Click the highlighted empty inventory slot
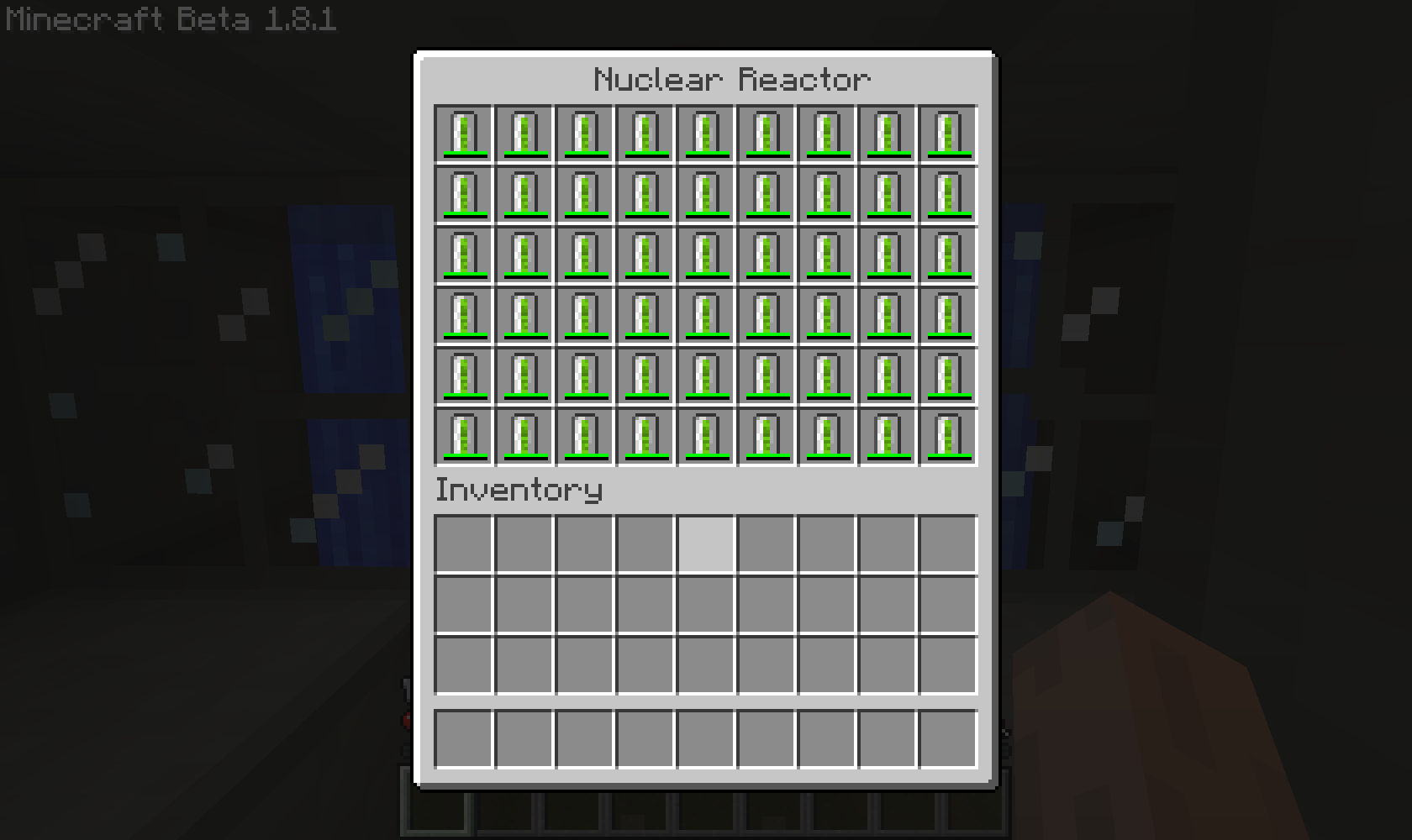Viewport: 1412px width, 840px height. click(705, 544)
